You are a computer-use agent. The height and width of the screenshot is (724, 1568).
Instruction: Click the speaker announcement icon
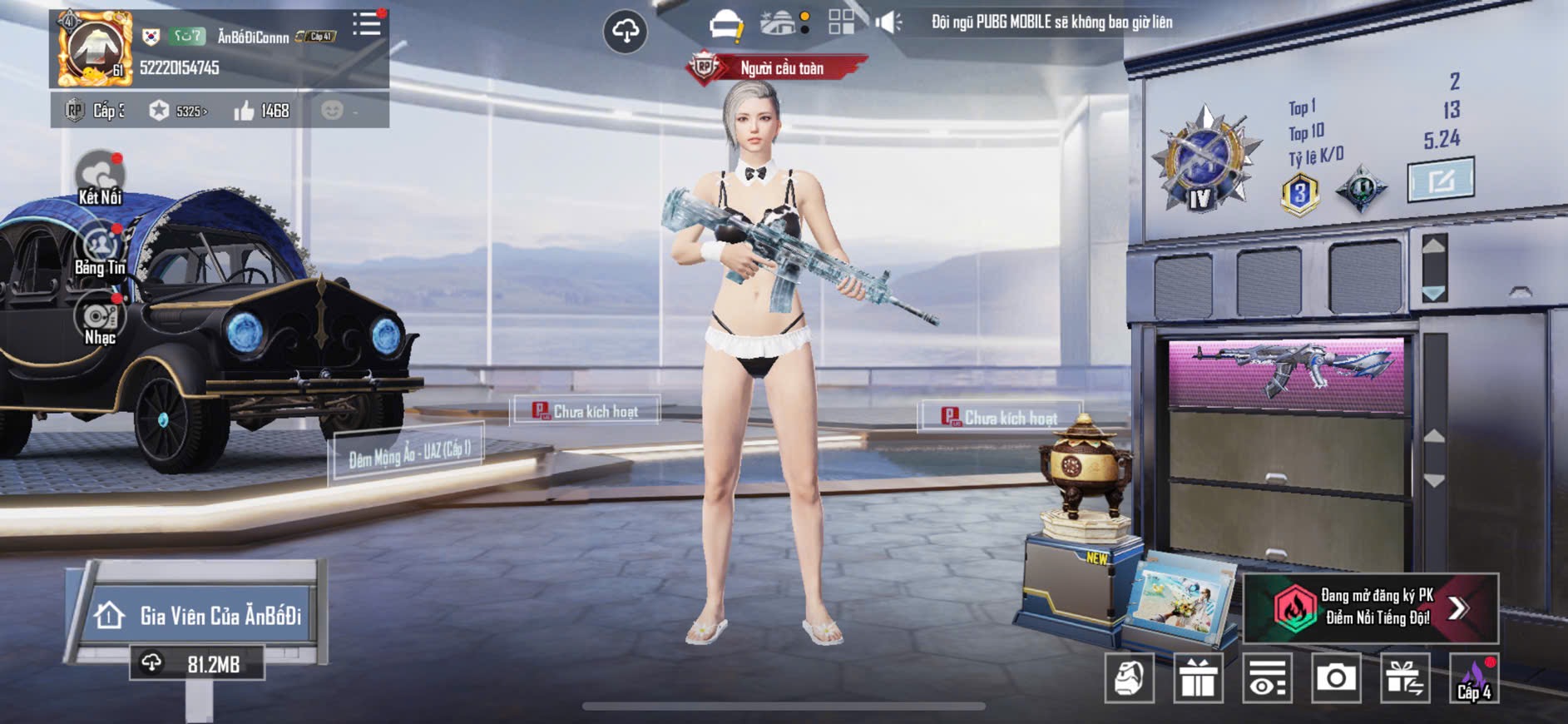coord(888,22)
